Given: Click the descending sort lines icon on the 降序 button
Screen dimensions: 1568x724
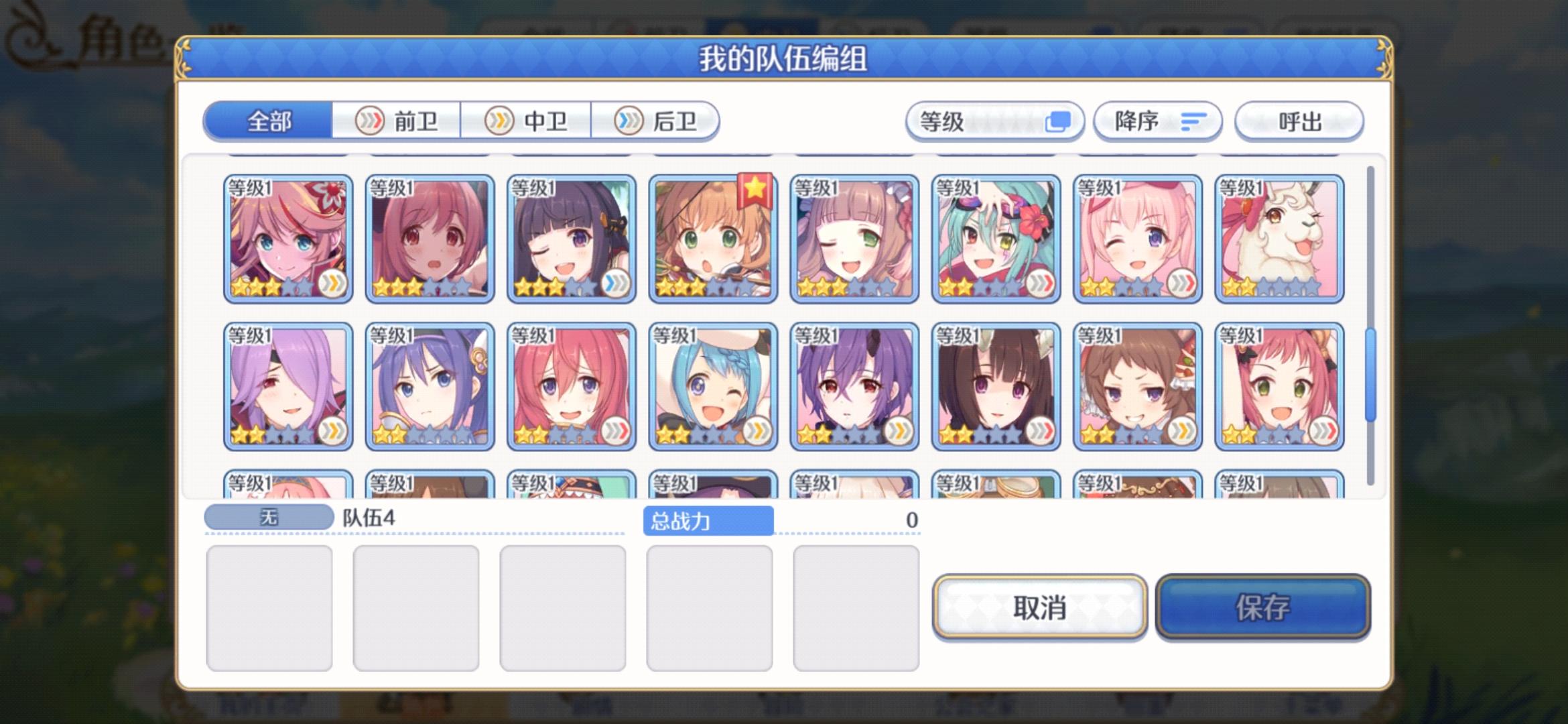Looking at the screenshot, I should click(1194, 121).
